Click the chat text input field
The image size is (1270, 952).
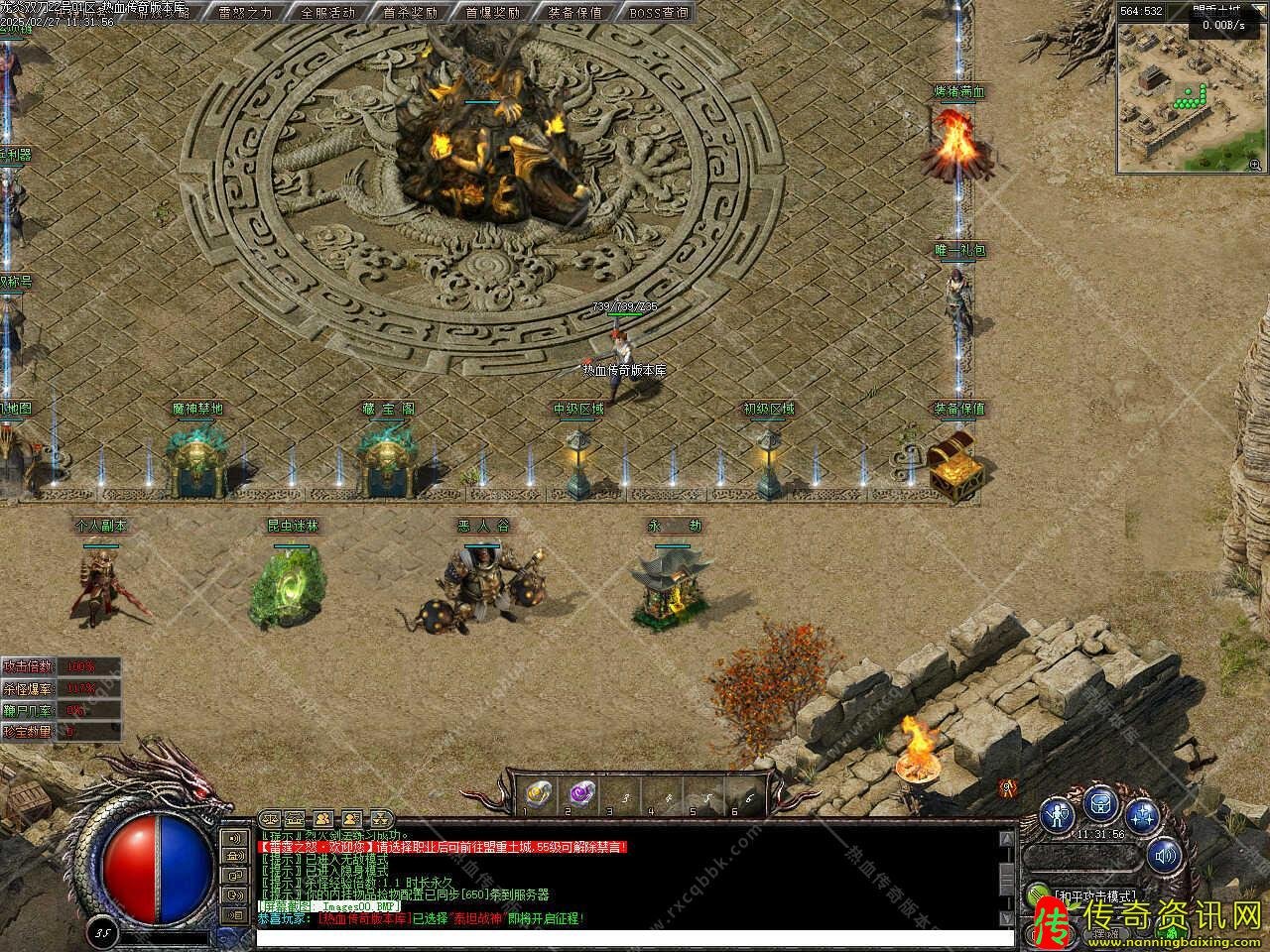(635, 936)
